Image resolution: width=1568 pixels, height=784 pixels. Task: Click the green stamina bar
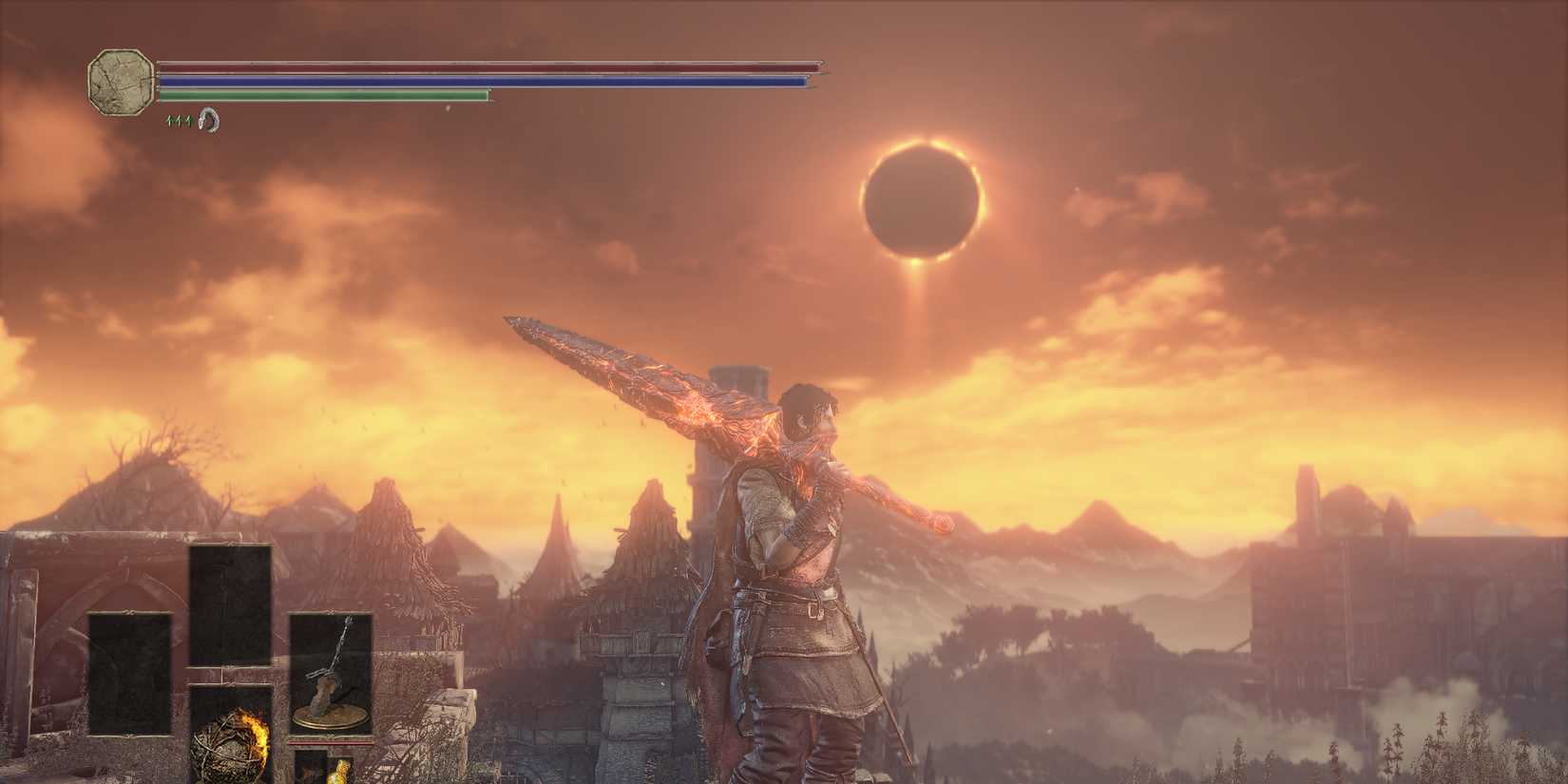[323, 97]
